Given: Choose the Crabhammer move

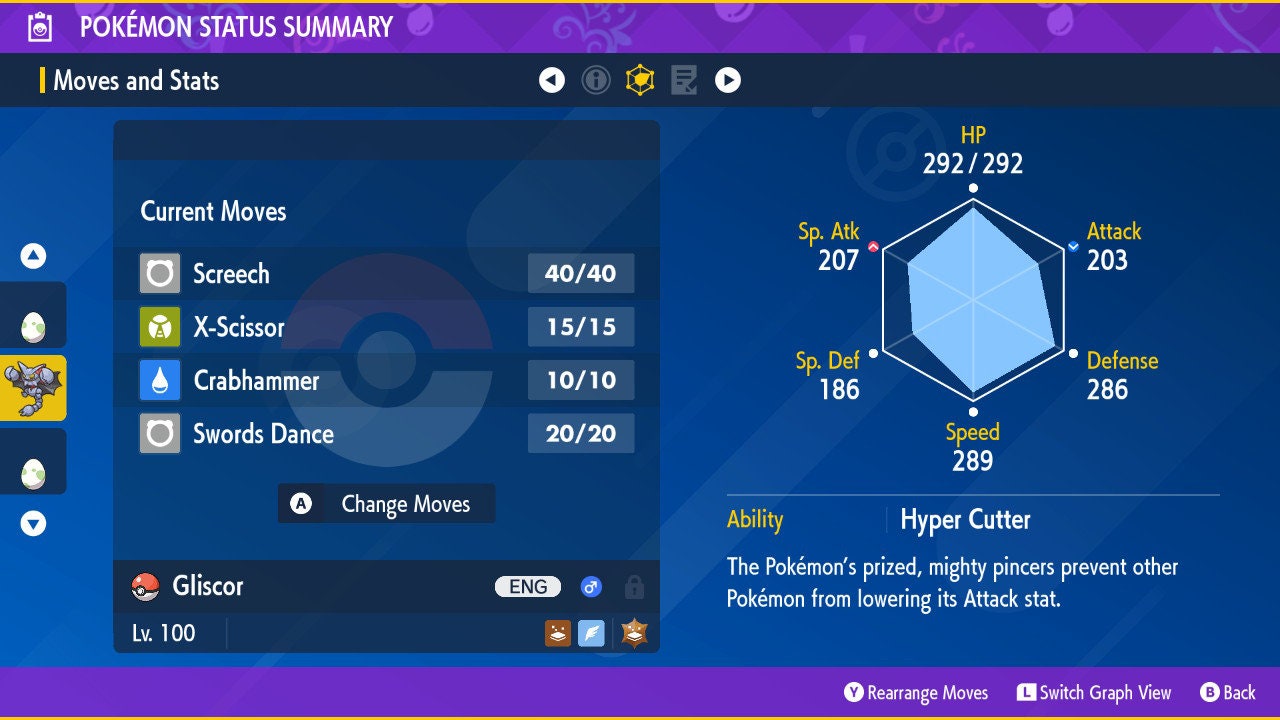Looking at the screenshot, I should coord(386,380).
